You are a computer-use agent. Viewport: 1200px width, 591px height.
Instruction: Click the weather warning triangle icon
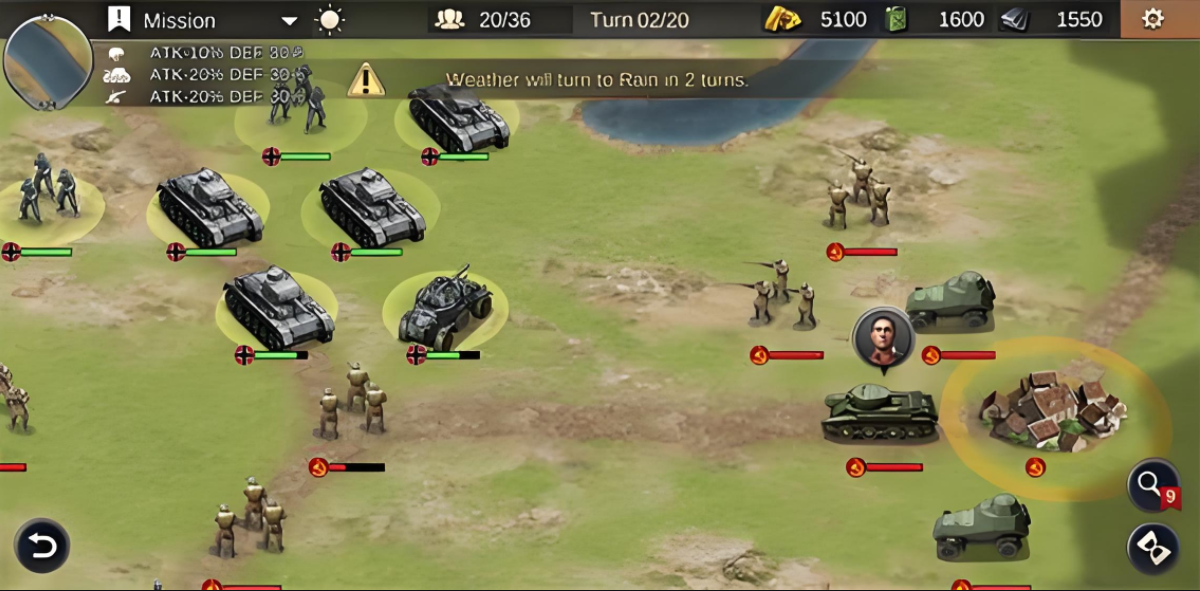[366, 79]
